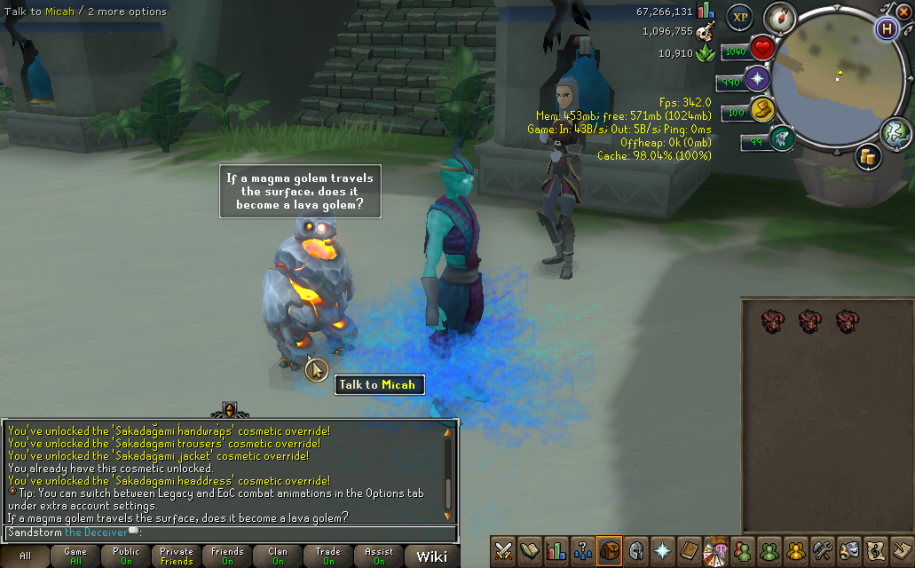Activate the home teleport H button

point(886,28)
